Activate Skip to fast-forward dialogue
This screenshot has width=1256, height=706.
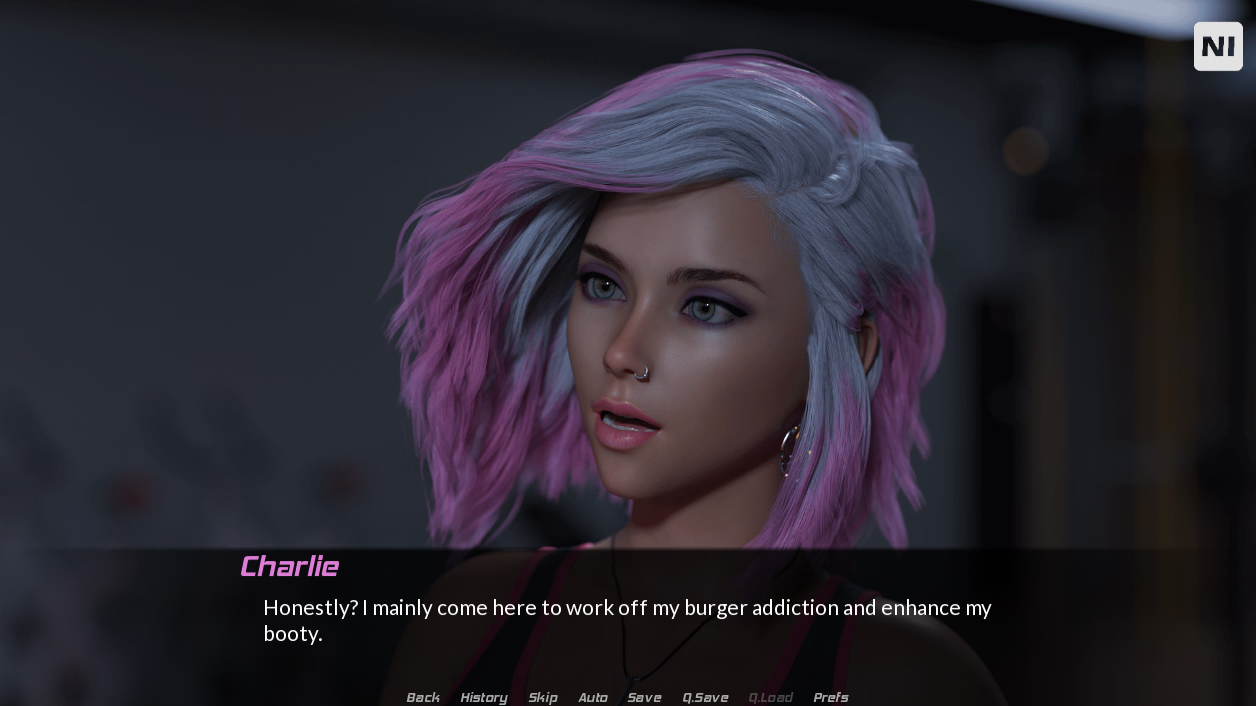pyautogui.click(x=543, y=697)
